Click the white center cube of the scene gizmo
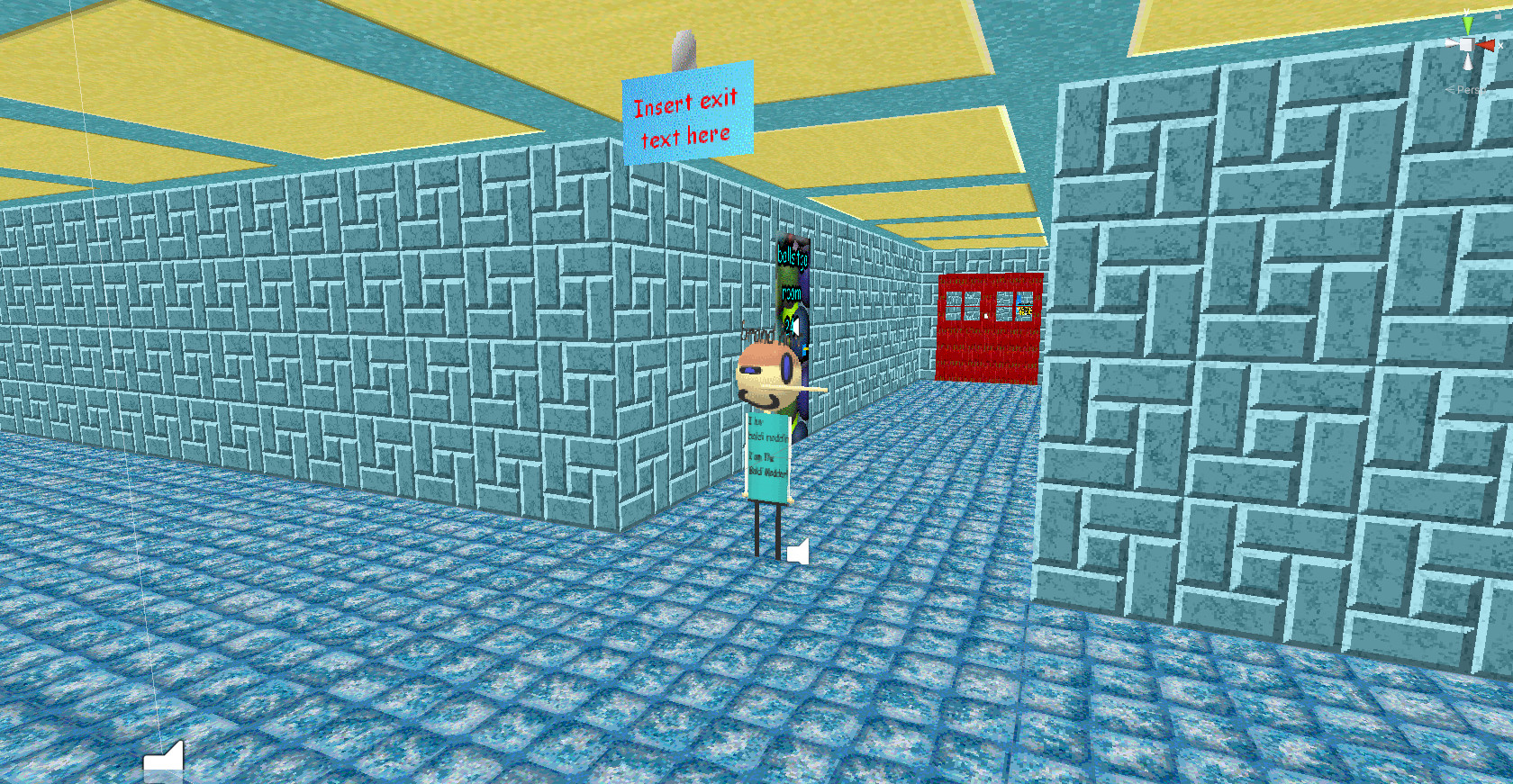 (1465, 44)
